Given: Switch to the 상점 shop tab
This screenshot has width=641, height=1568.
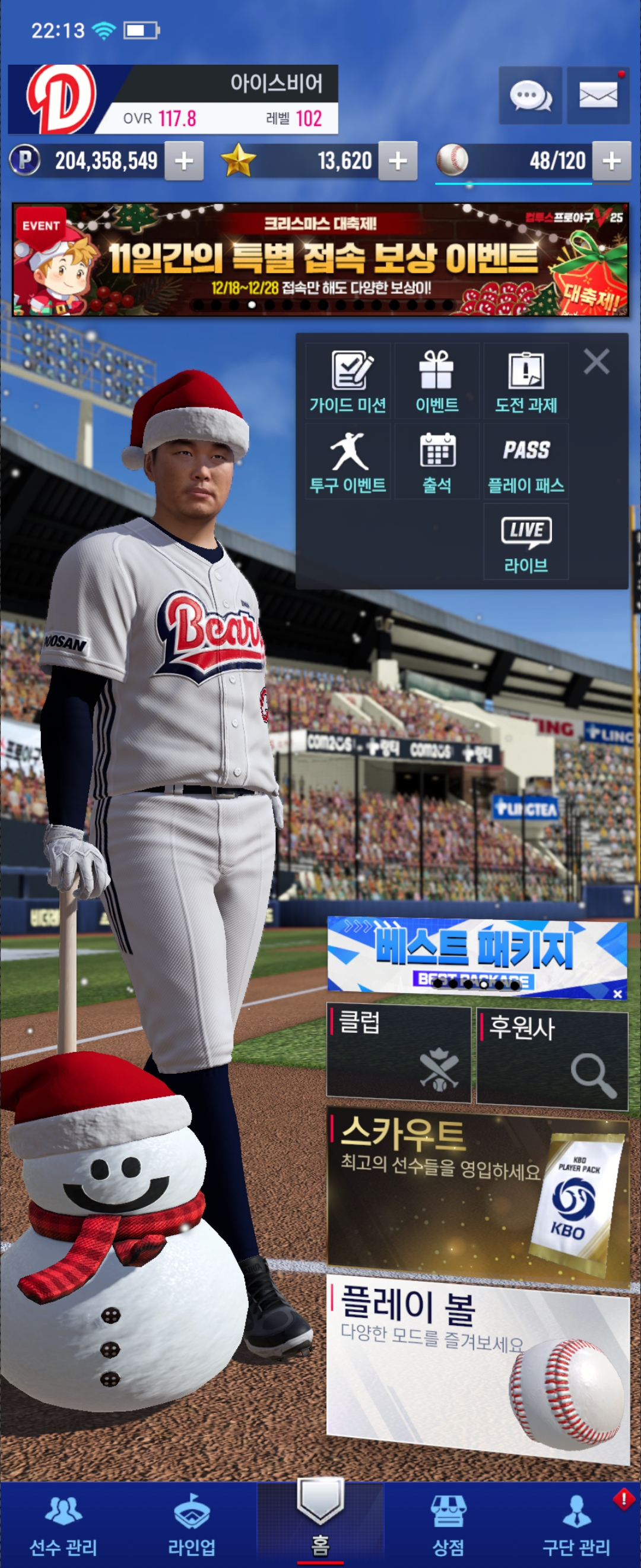Looking at the screenshot, I should click(x=448, y=1524).
